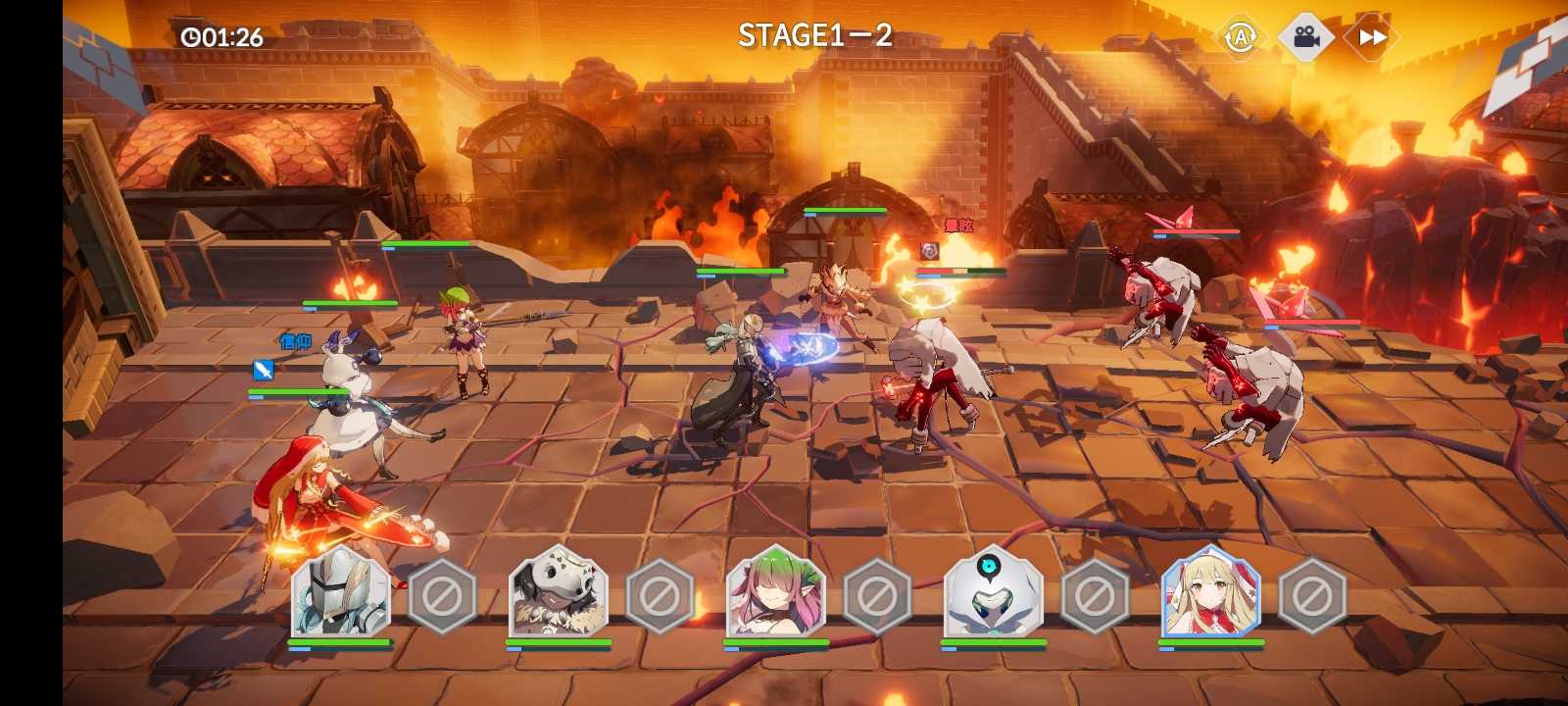This screenshot has height=706, width=1568.
Task: Select the white robot hero portrait
Action: pos(993,593)
